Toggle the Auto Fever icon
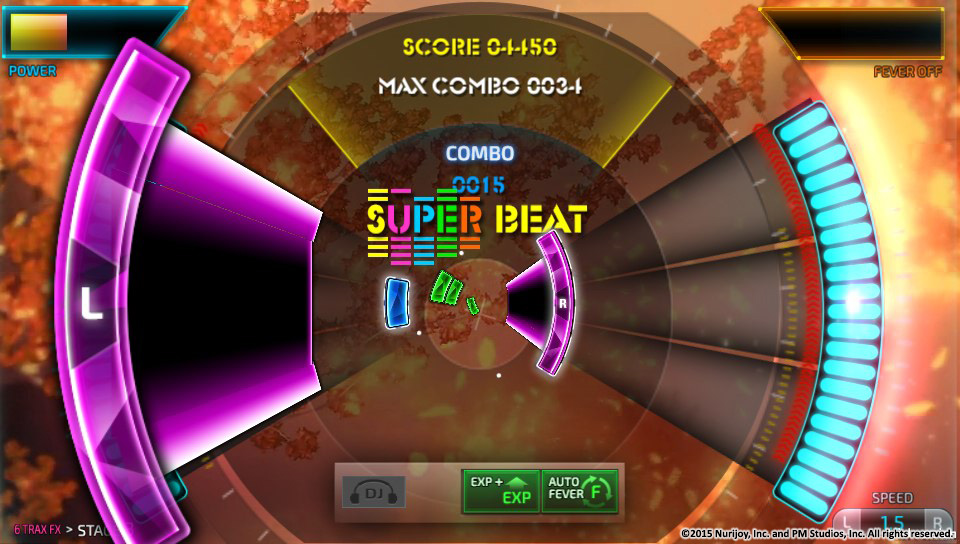The width and height of the screenshot is (960, 544). click(x=579, y=490)
